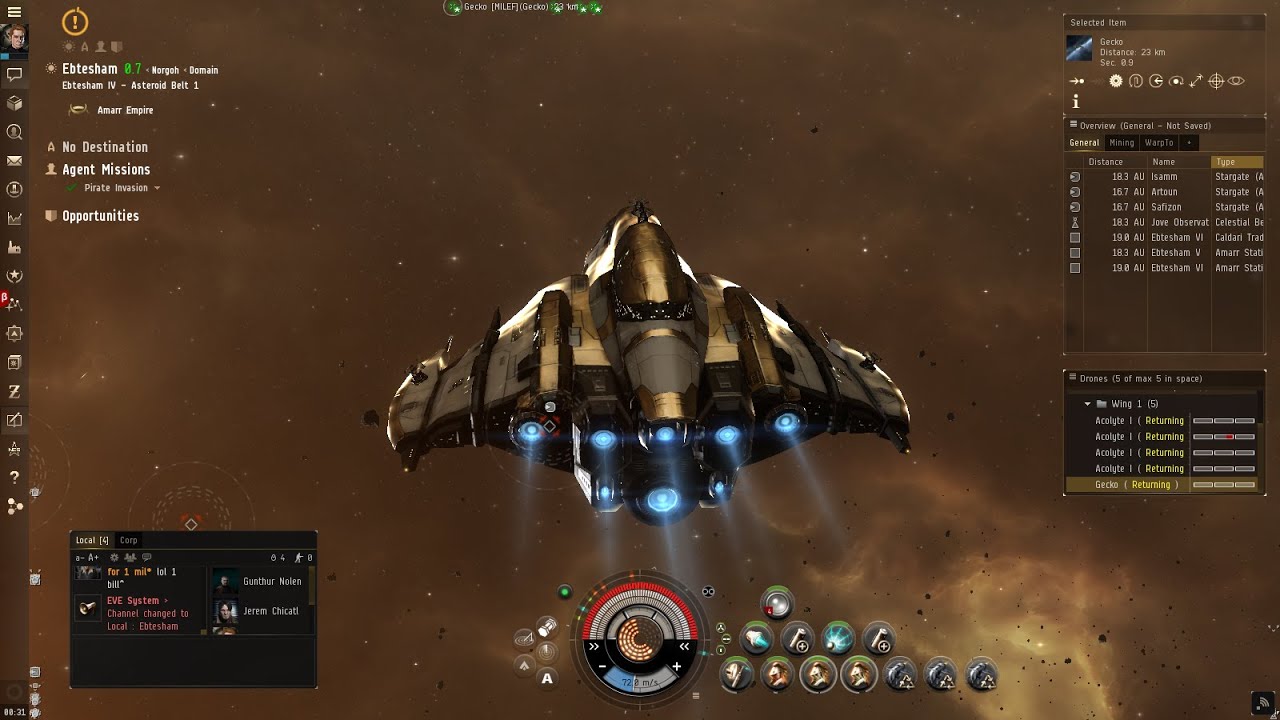1280x720 pixels.
Task: Collapse the Wing 1 drone group
Action: tap(1088, 404)
